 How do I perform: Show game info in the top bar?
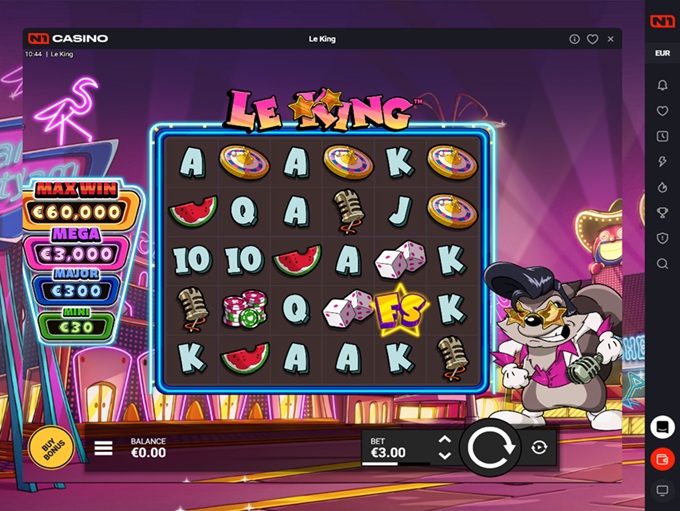(574, 39)
